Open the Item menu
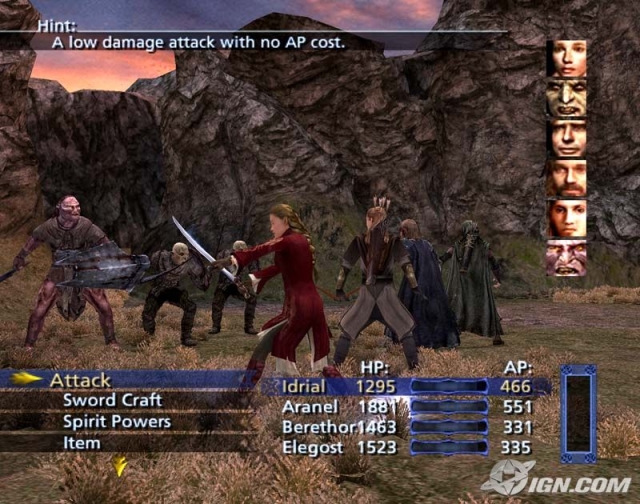The image size is (640, 504). pos(82,443)
